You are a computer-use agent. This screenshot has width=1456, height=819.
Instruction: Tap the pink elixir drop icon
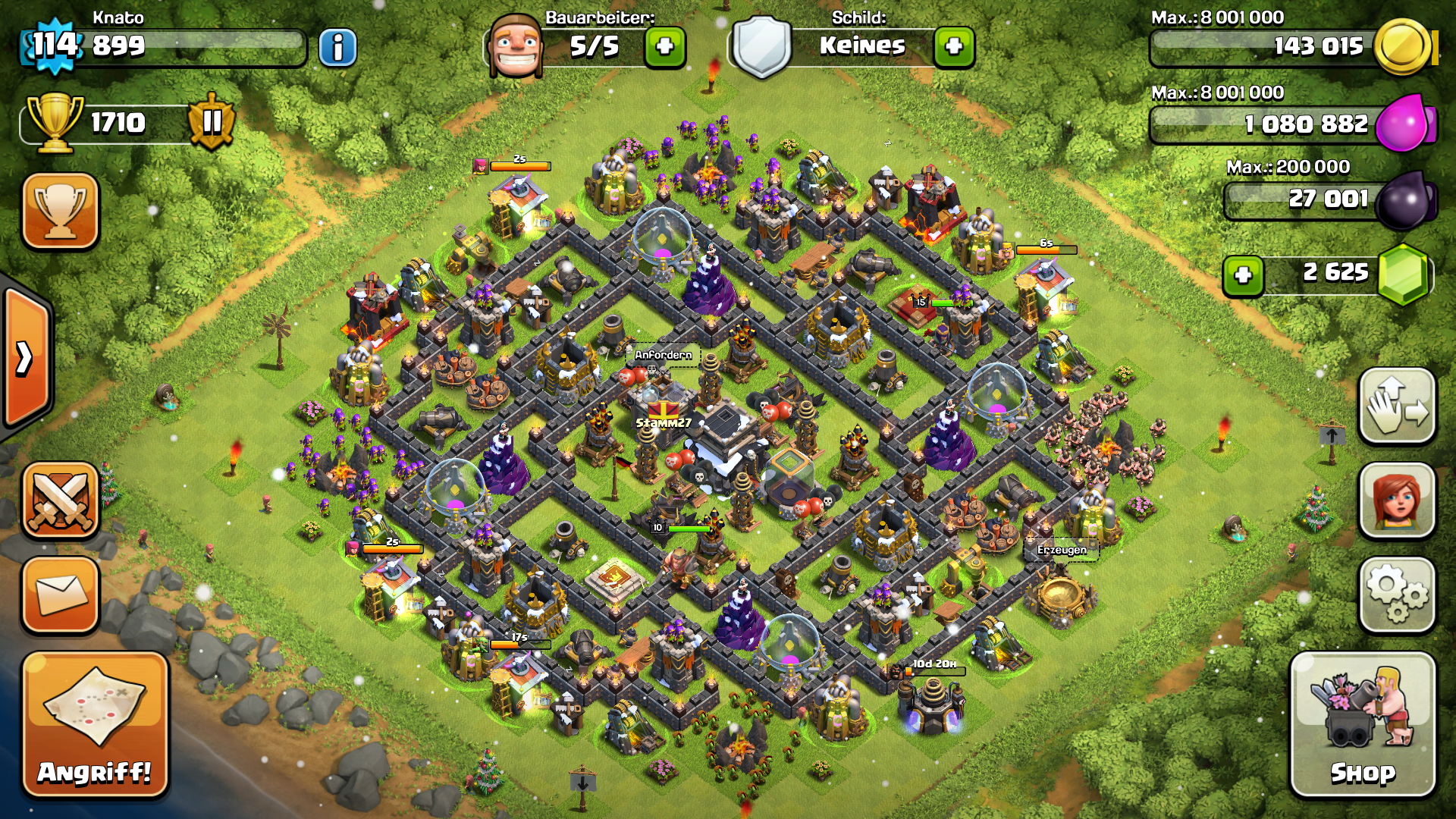(x=1404, y=123)
